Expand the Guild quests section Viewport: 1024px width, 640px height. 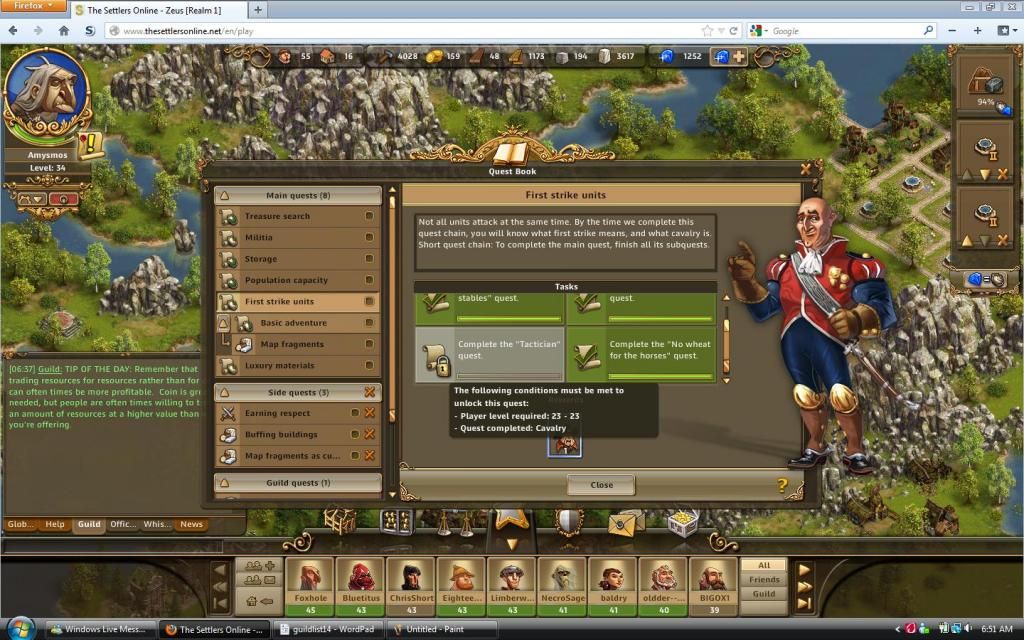tap(225, 483)
